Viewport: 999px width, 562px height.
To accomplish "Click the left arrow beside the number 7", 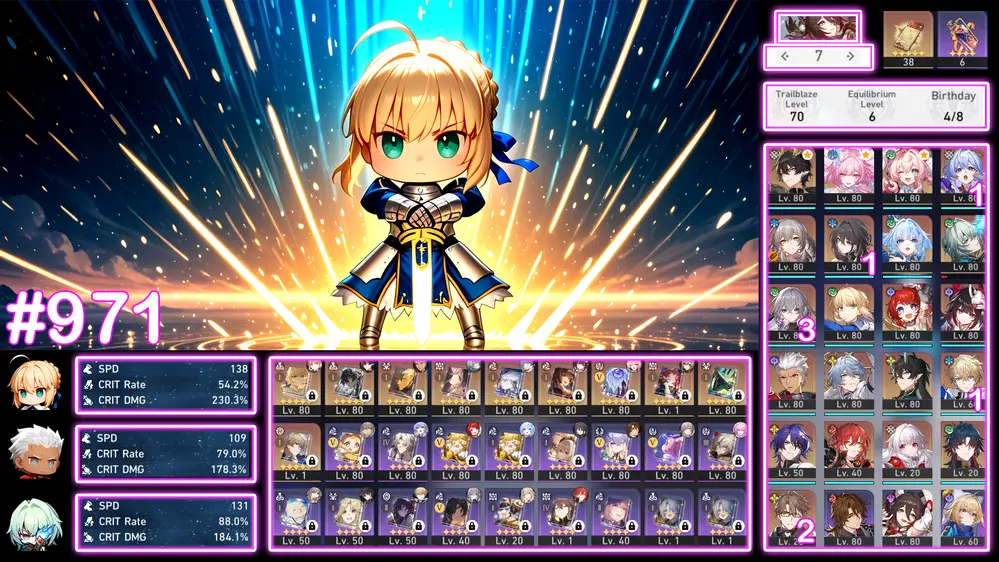I will point(785,57).
